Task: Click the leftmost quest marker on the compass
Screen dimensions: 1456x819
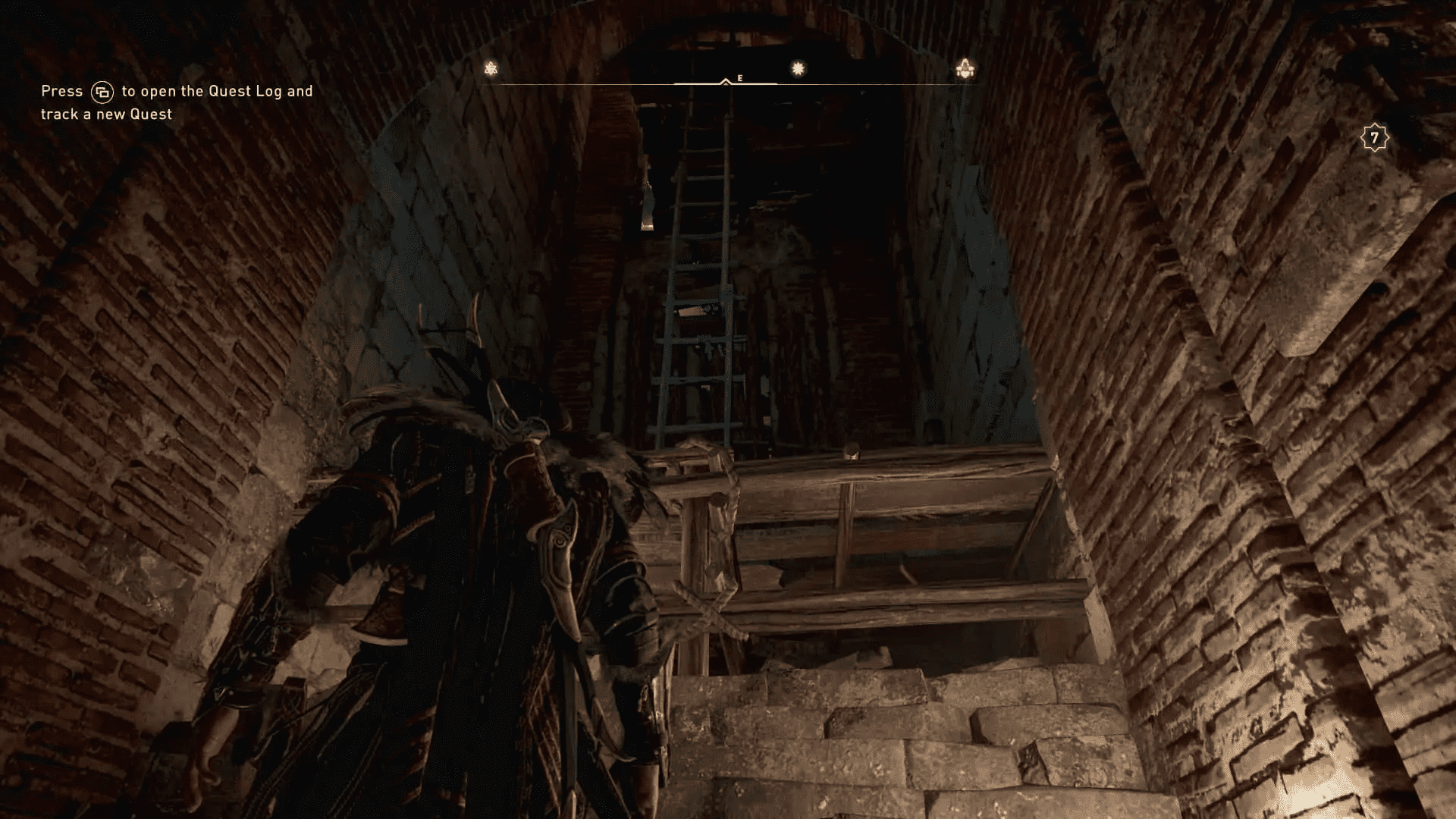Action: tap(491, 68)
